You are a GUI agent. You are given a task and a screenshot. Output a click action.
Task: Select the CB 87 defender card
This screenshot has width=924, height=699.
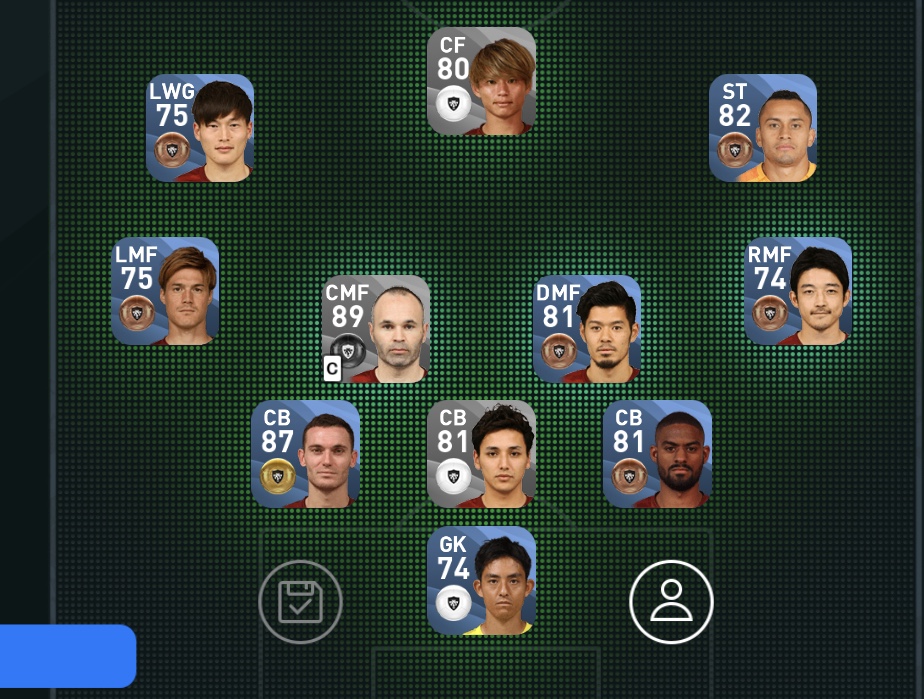pyautogui.click(x=305, y=454)
